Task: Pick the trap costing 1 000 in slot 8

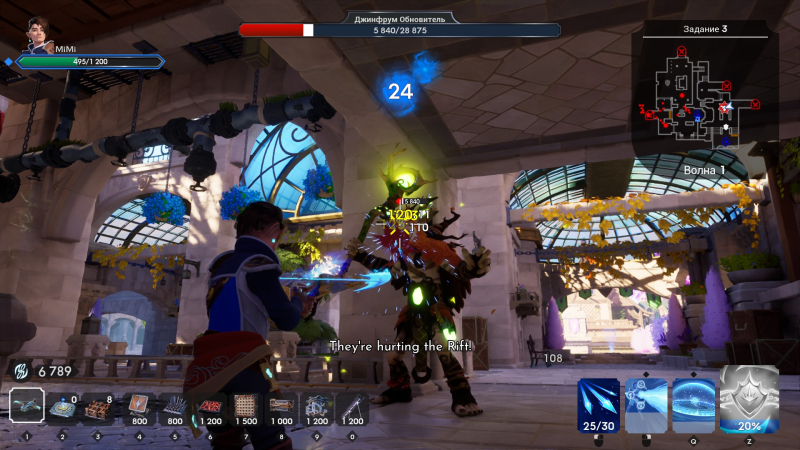Action: click(x=281, y=406)
